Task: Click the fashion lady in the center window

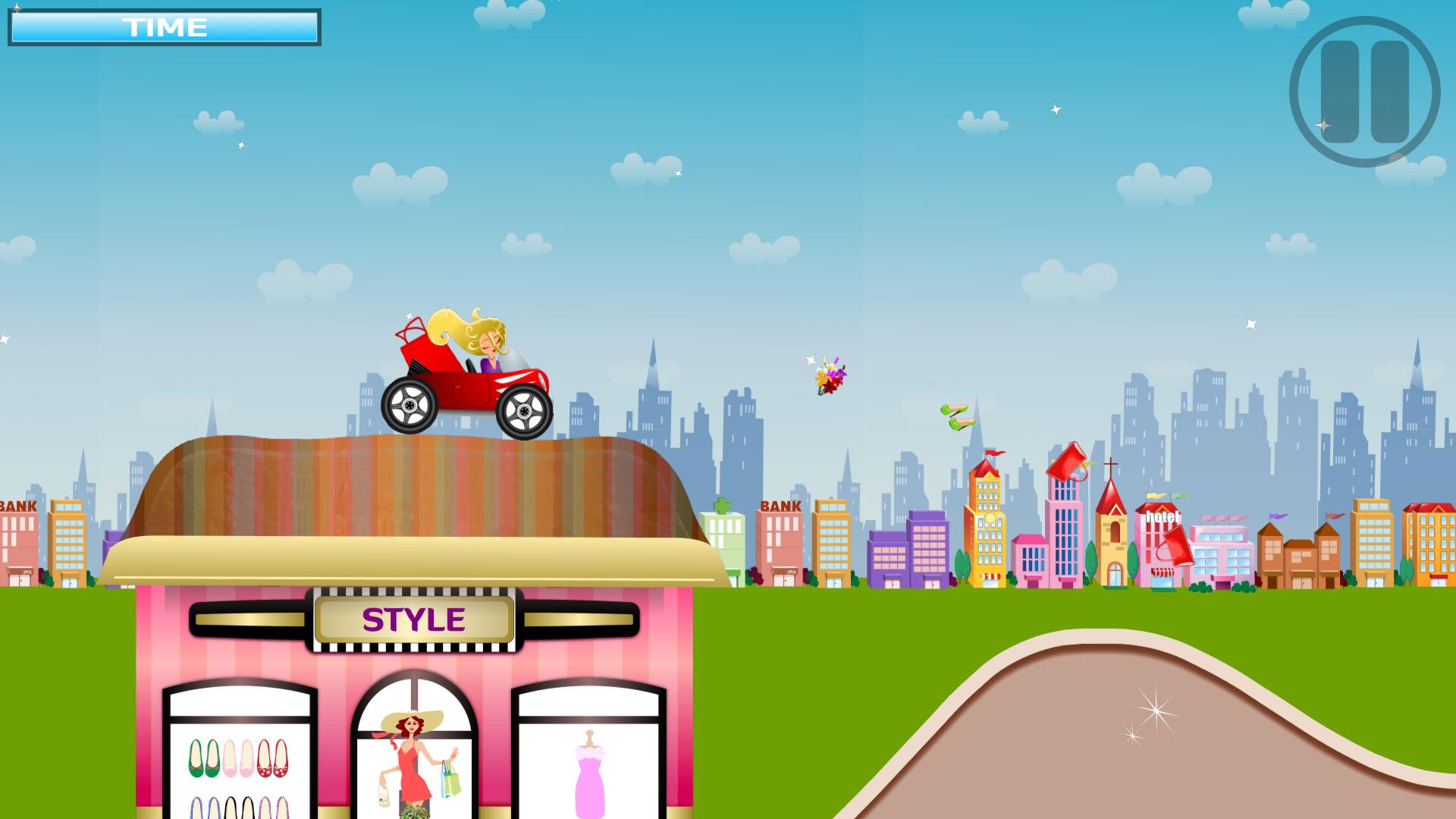Action: pos(413,758)
